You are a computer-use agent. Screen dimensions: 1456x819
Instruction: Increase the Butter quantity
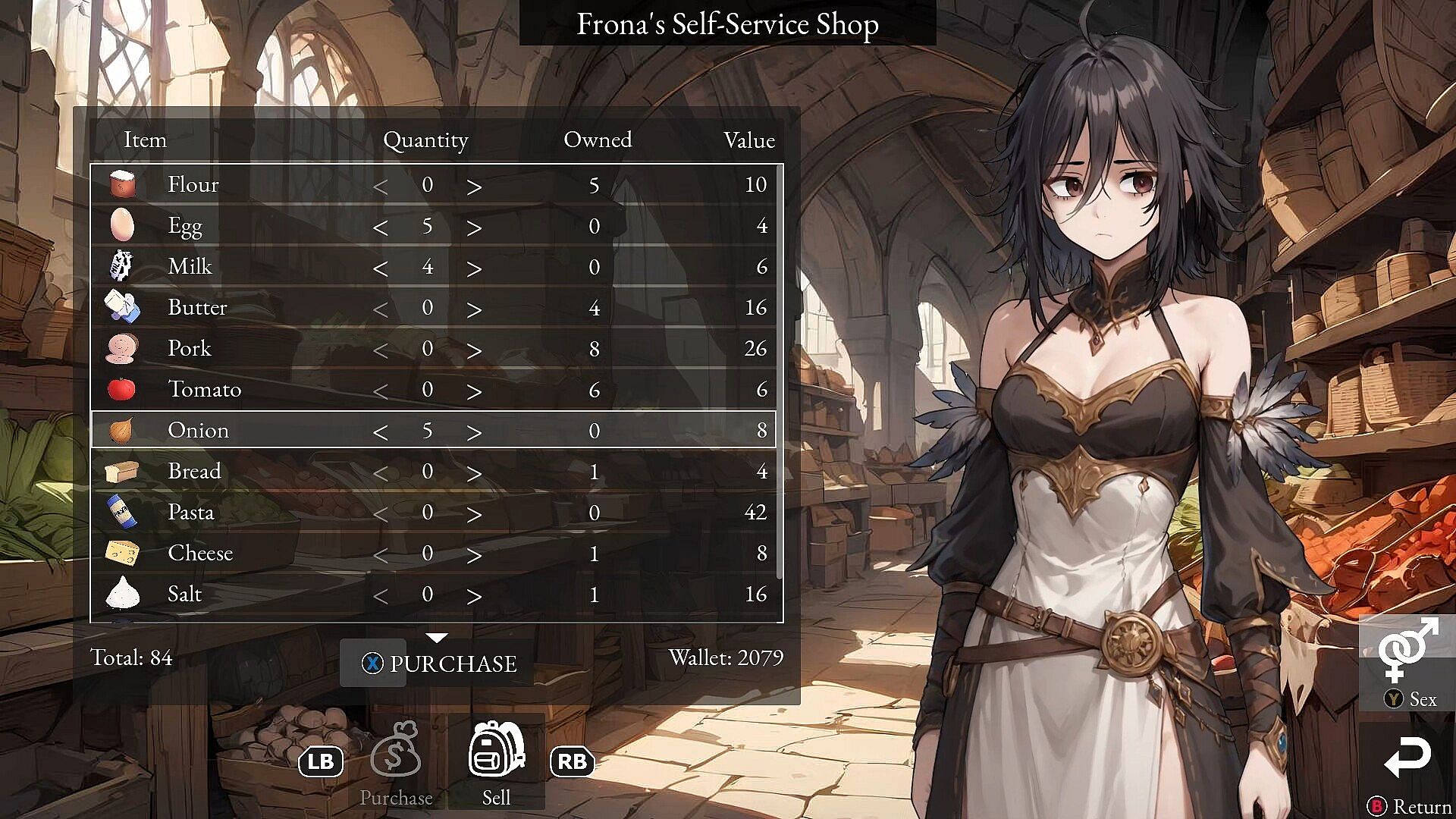coord(474,309)
